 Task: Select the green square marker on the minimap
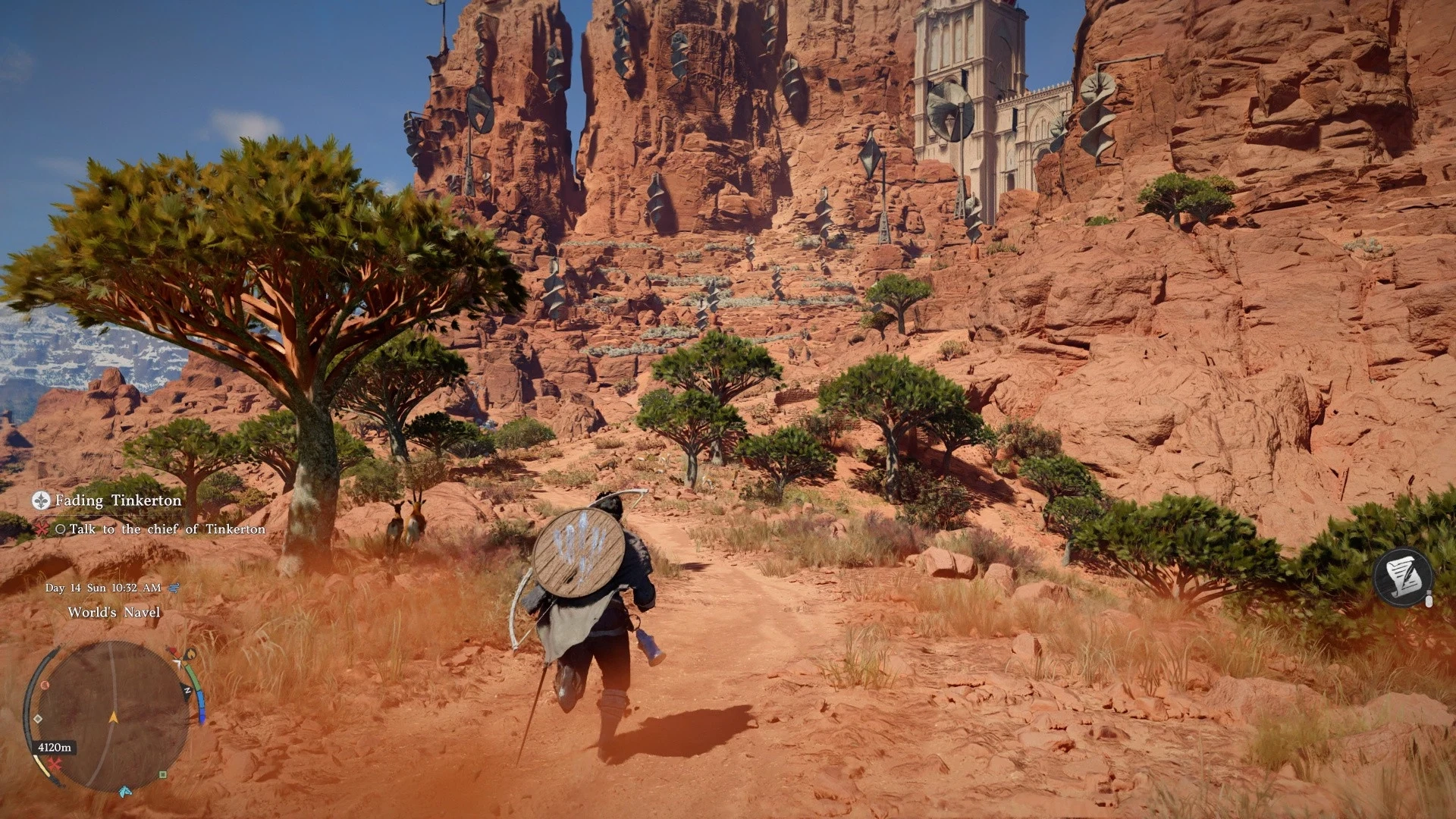pos(162,775)
